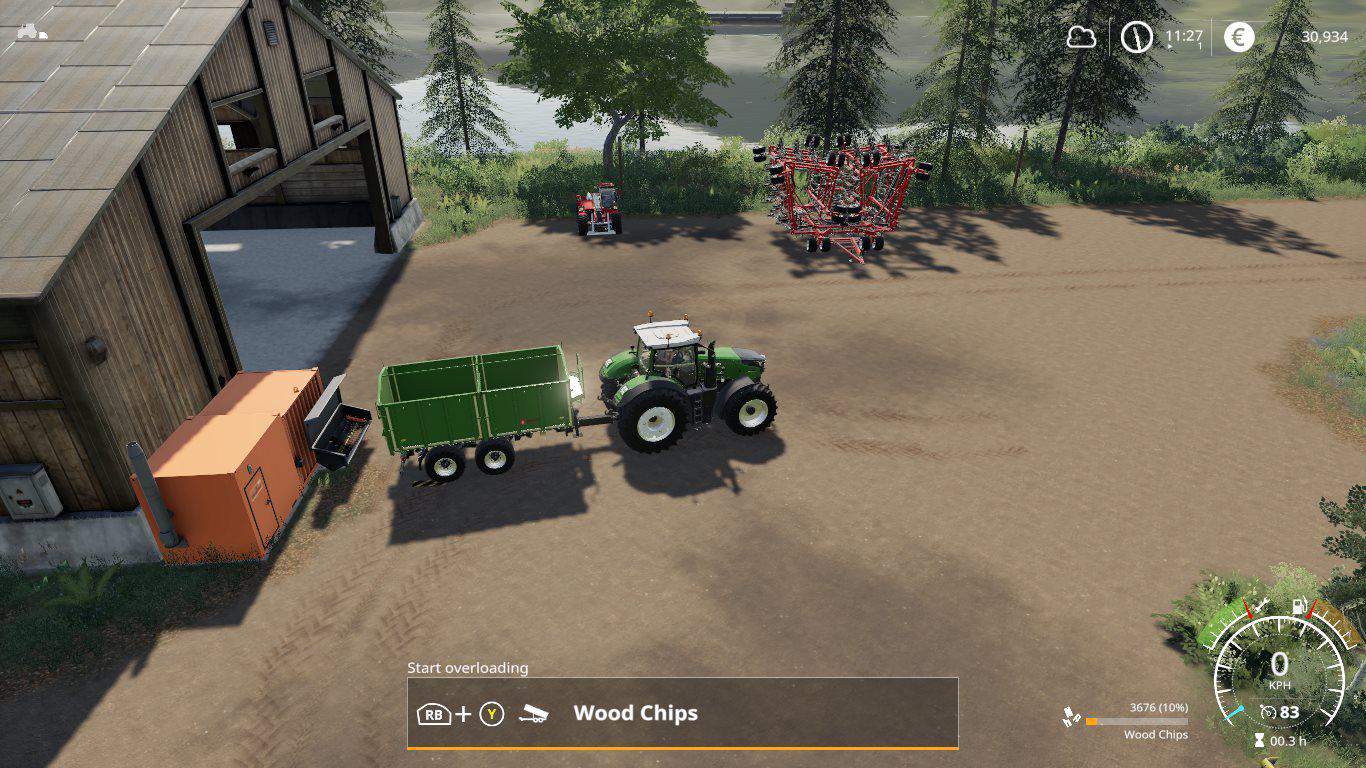Click the euro money icon

[x=1240, y=37]
